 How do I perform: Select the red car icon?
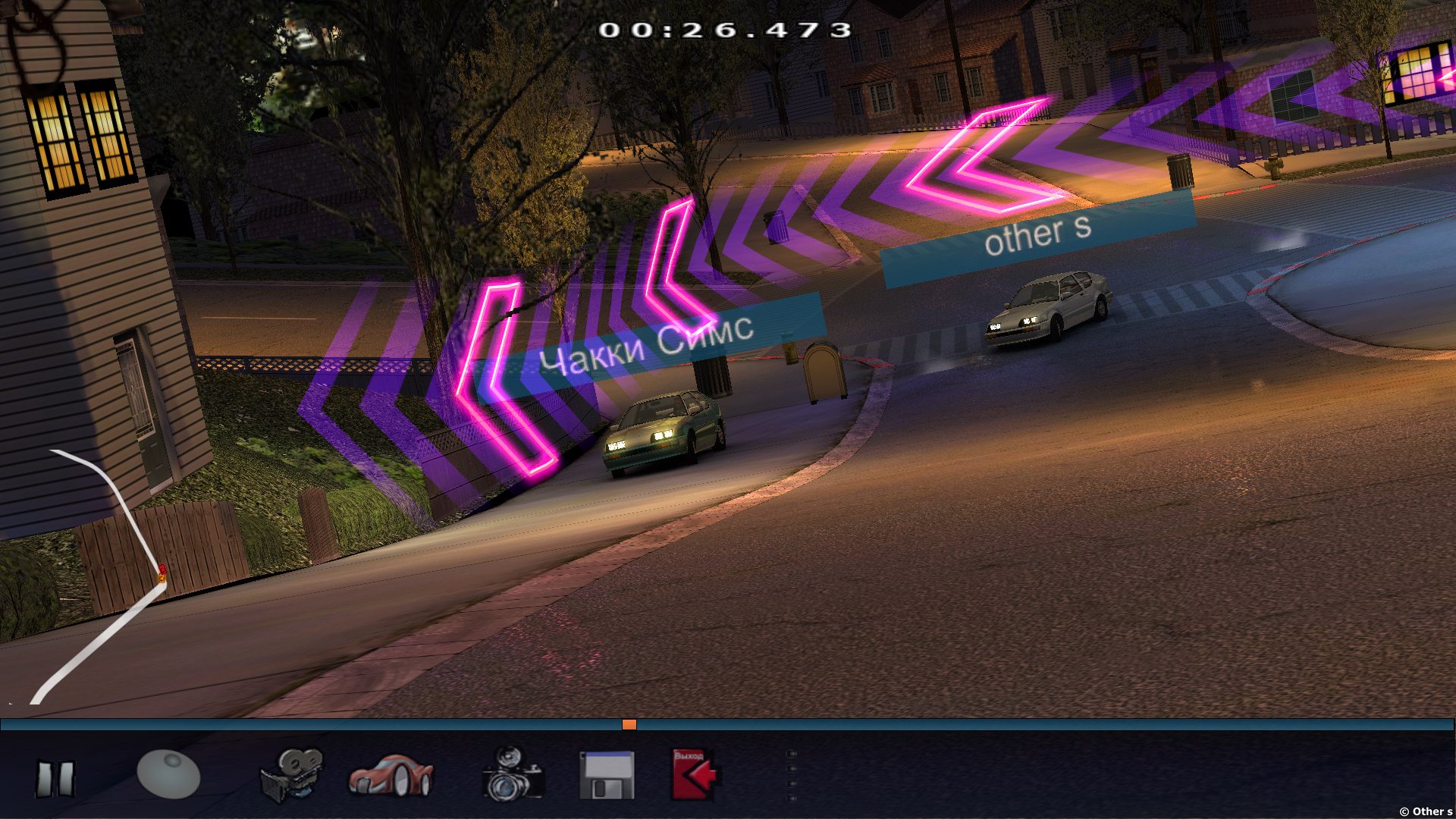pos(391,775)
